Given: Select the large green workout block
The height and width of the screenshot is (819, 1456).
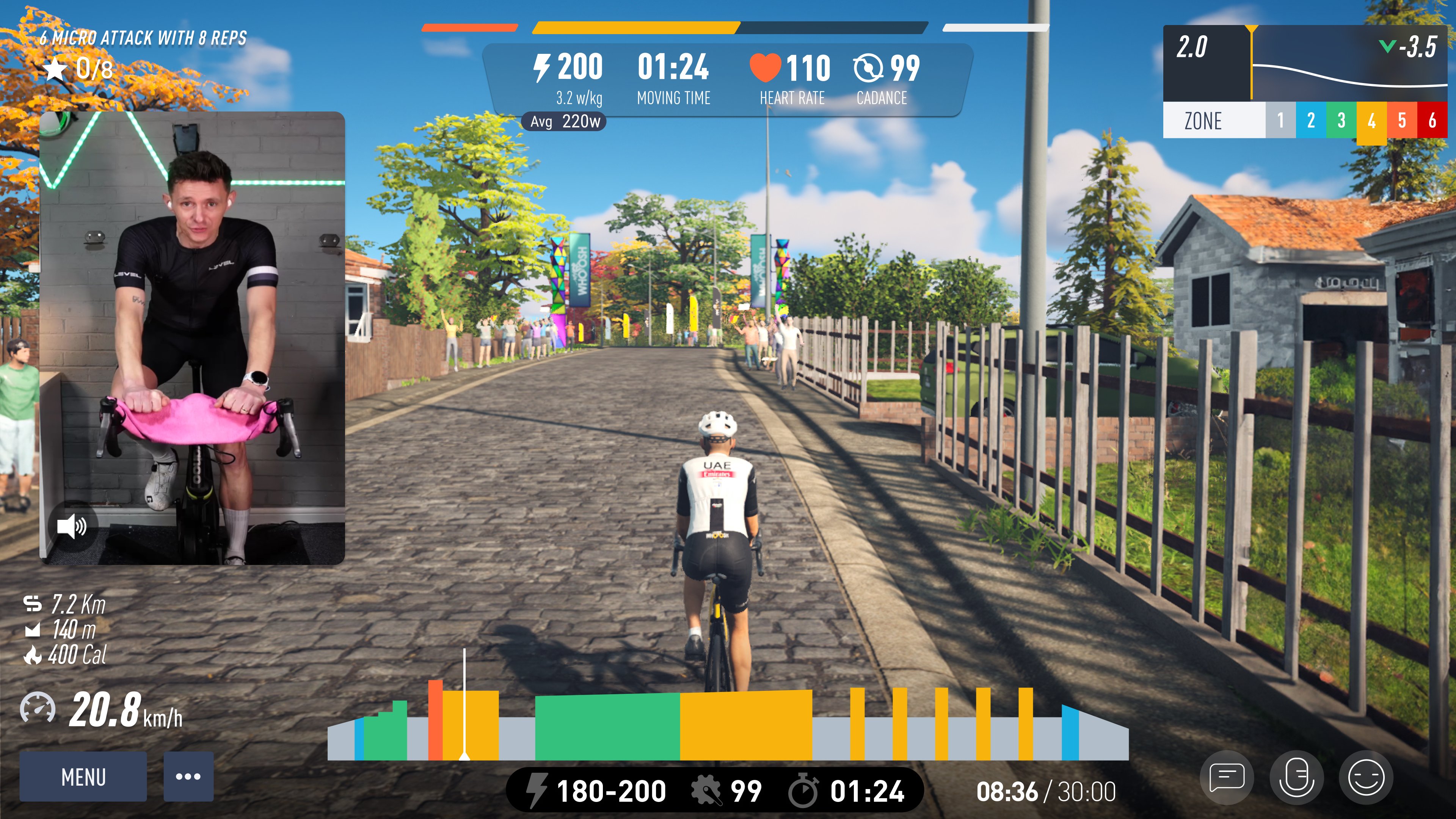Looking at the screenshot, I should [x=607, y=727].
